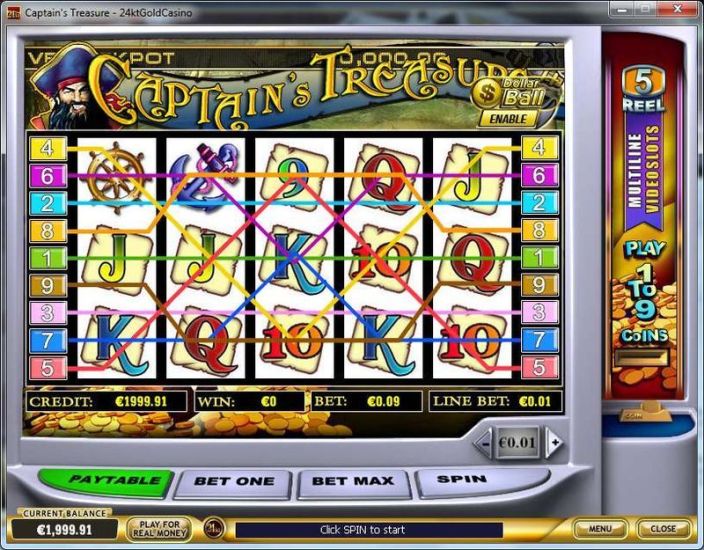704x550 pixels.
Task: Click the Bet One button
Action: [234, 482]
